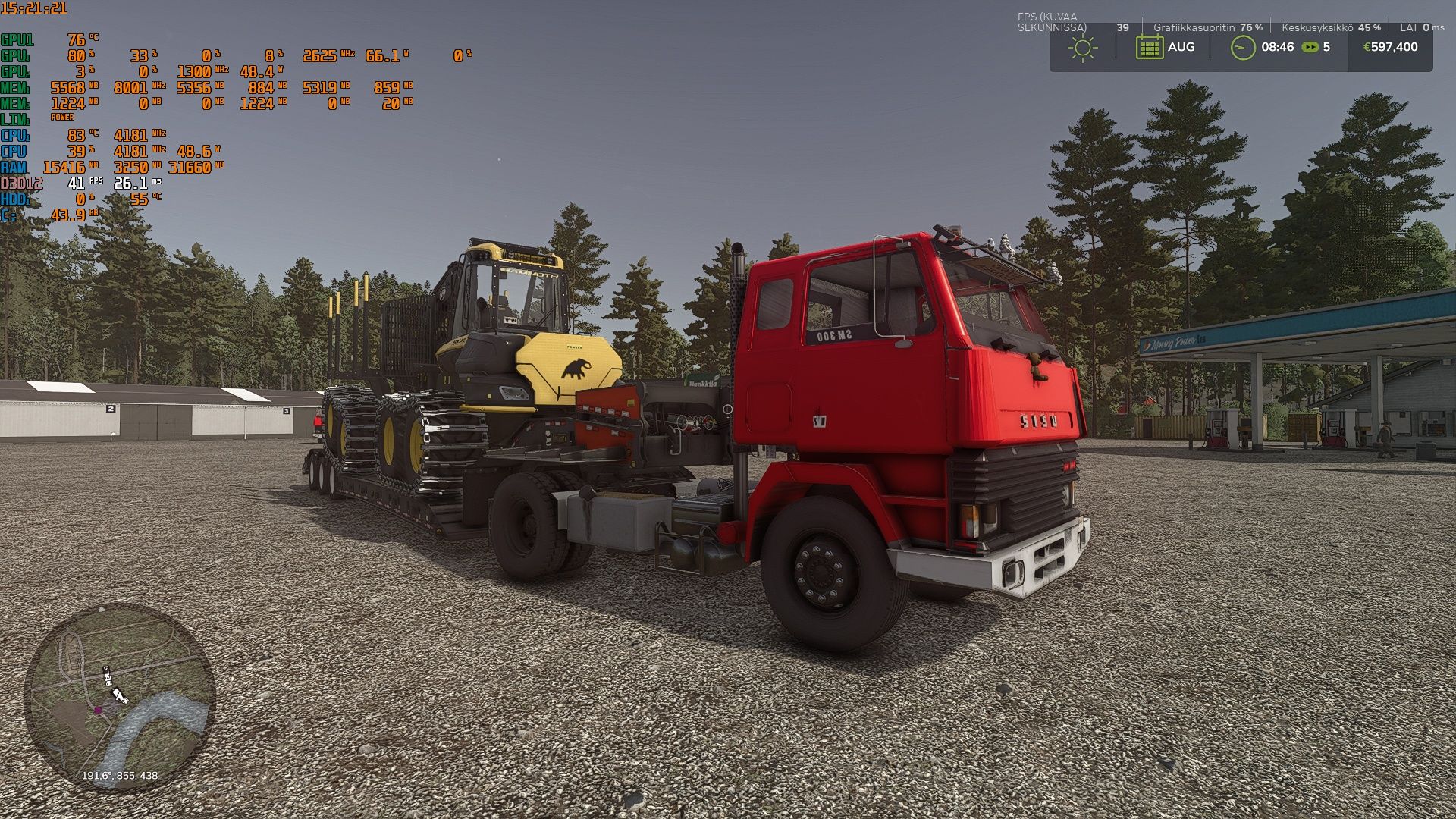The image size is (1456, 819).
Task: Open the circular minimap
Action: tap(120, 697)
